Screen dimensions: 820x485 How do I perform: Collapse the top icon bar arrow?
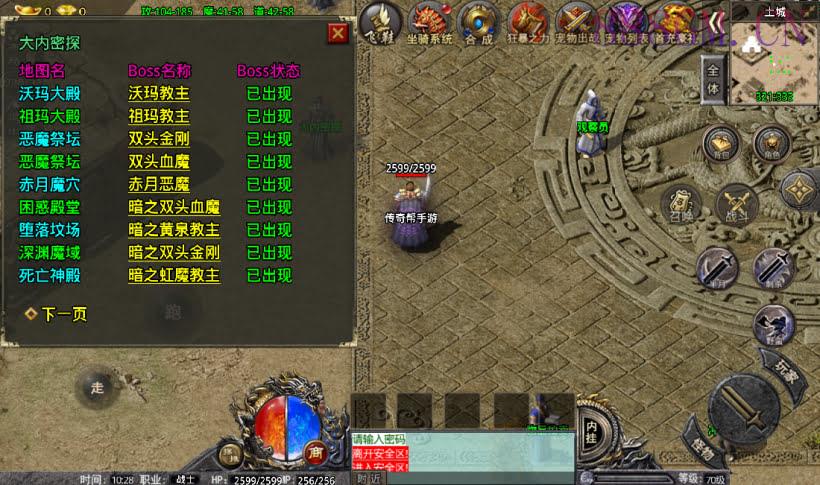point(715,22)
